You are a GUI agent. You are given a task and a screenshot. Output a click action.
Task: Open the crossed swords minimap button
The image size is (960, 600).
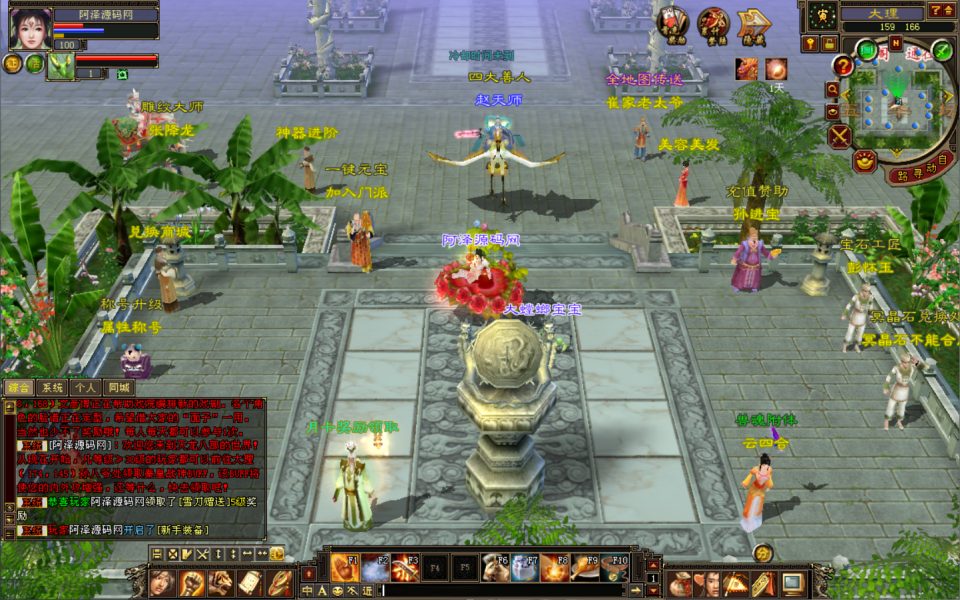pyautogui.click(x=839, y=136)
